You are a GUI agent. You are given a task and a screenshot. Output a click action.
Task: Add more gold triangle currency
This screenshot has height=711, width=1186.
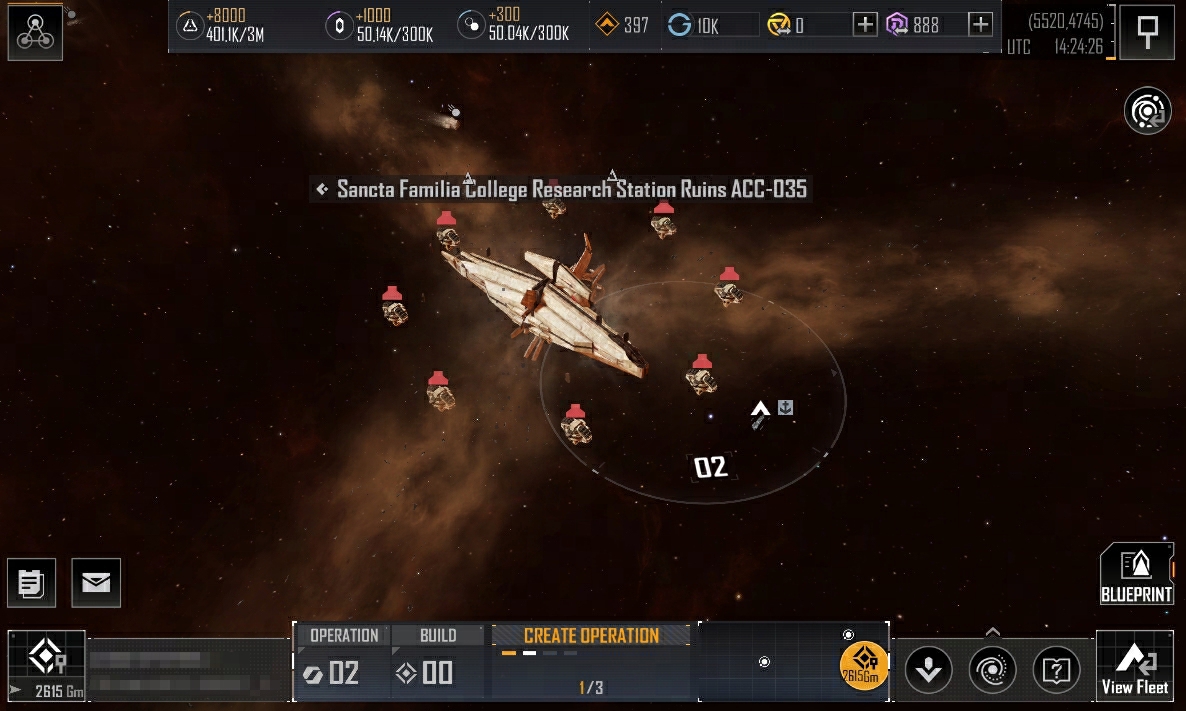[x=866, y=25]
